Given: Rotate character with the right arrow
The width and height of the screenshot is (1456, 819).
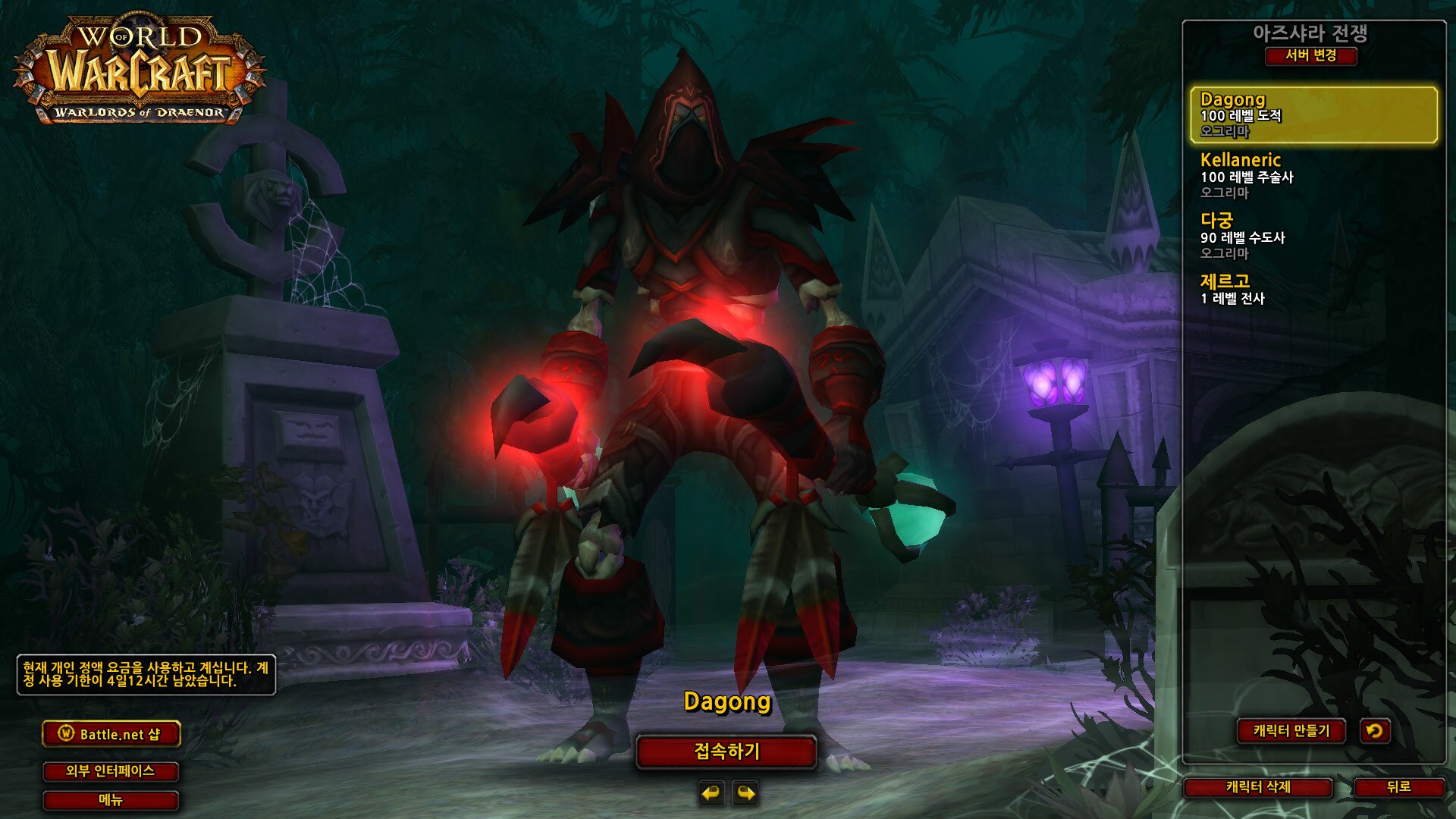Looking at the screenshot, I should click(745, 793).
